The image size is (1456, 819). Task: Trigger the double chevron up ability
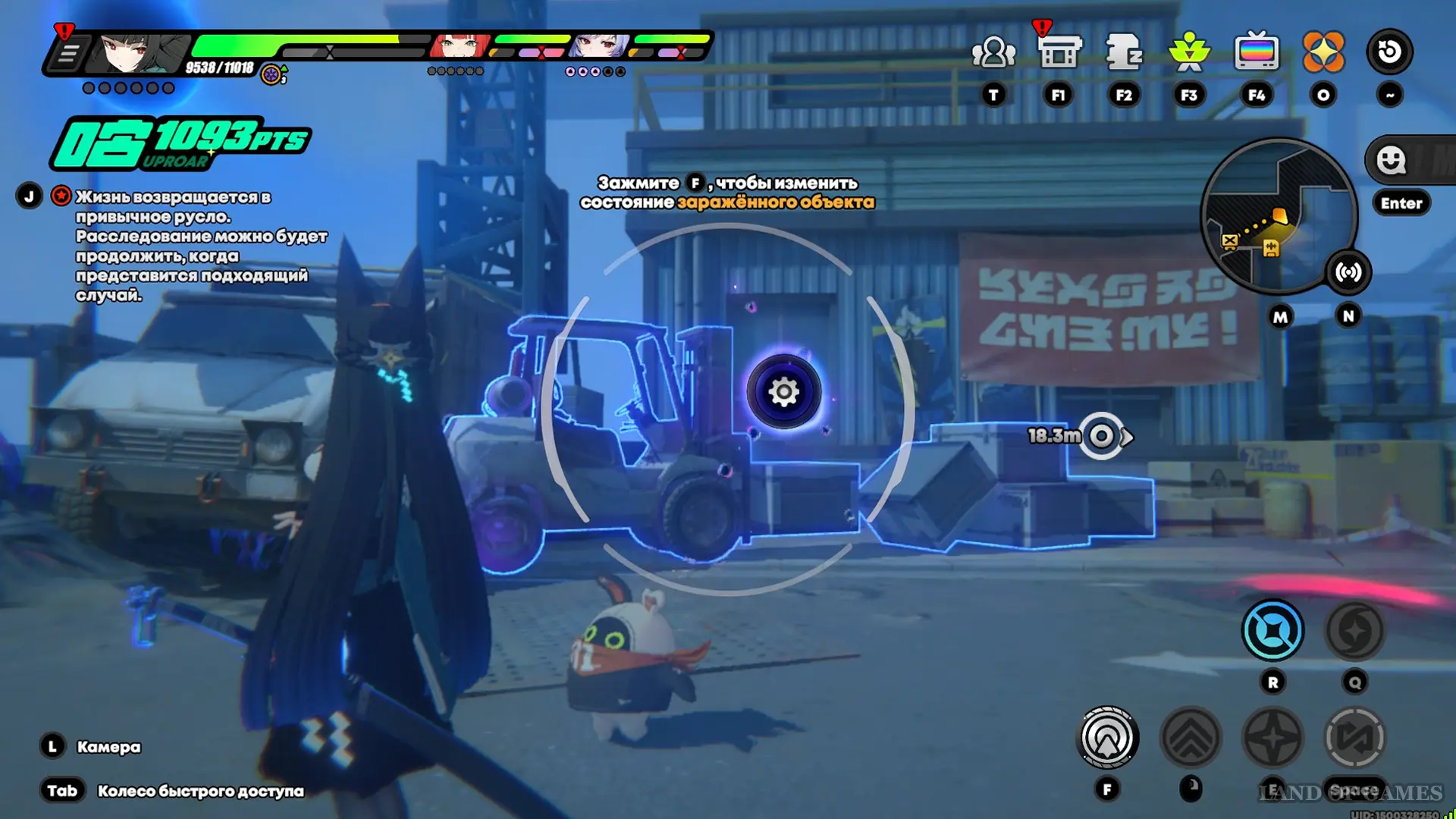(1191, 738)
